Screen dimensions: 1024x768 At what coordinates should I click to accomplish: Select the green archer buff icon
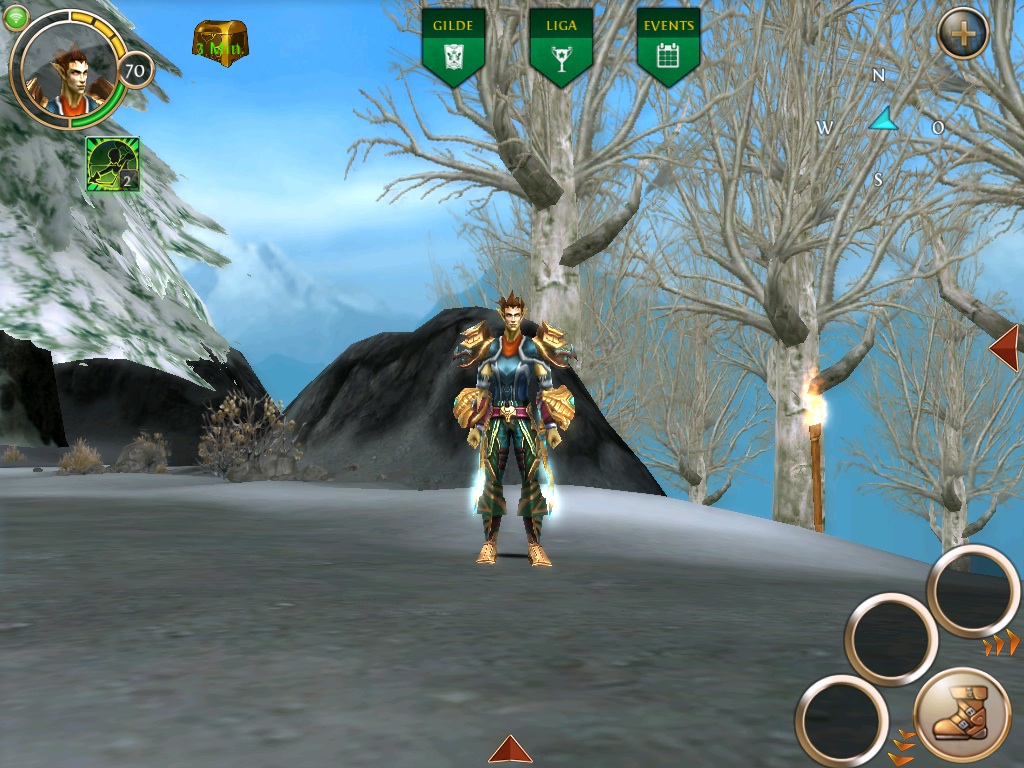tap(112, 163)
